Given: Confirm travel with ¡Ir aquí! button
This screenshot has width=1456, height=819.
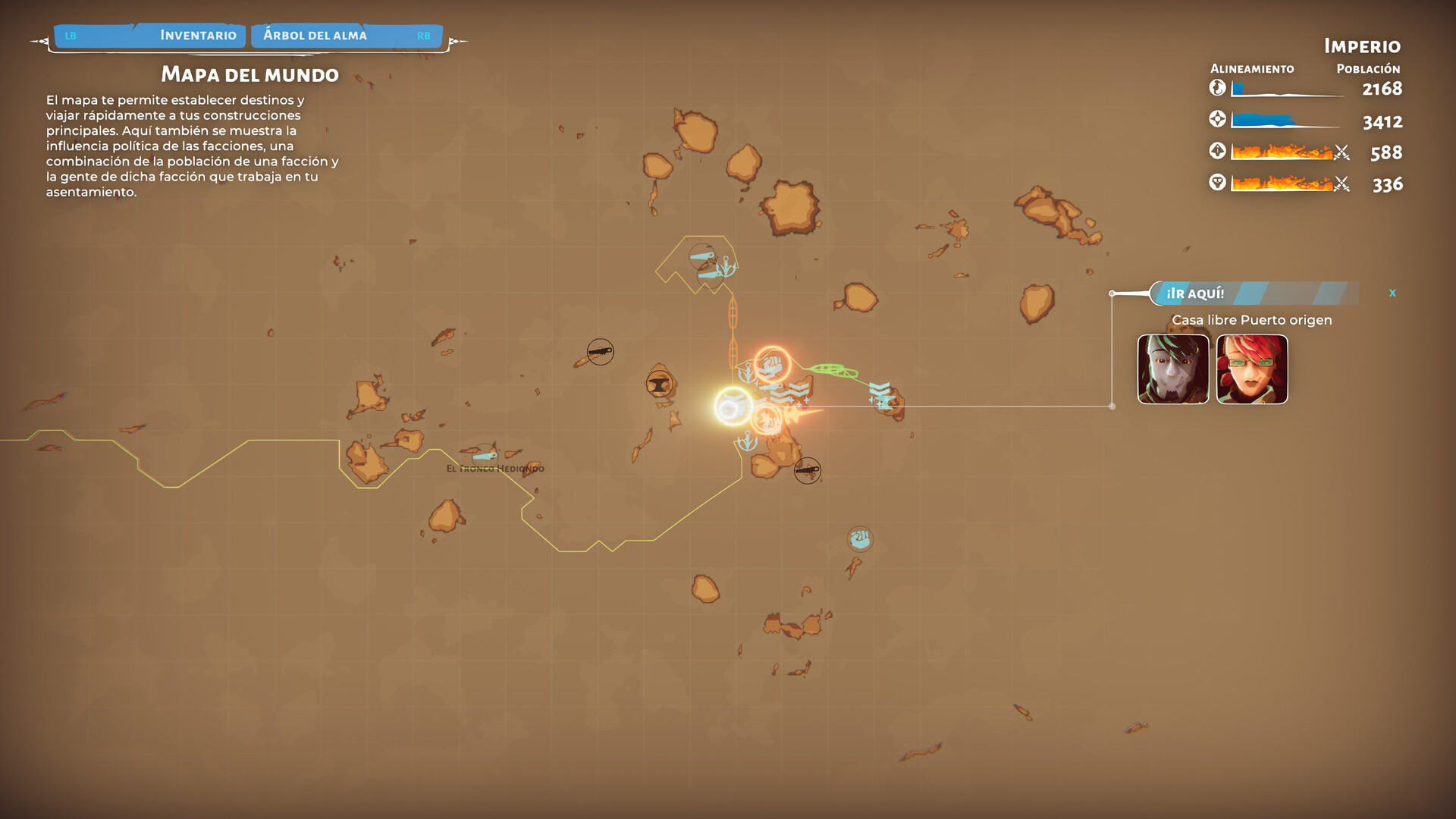Looking at the screenshot, I should click(1195, 293).
